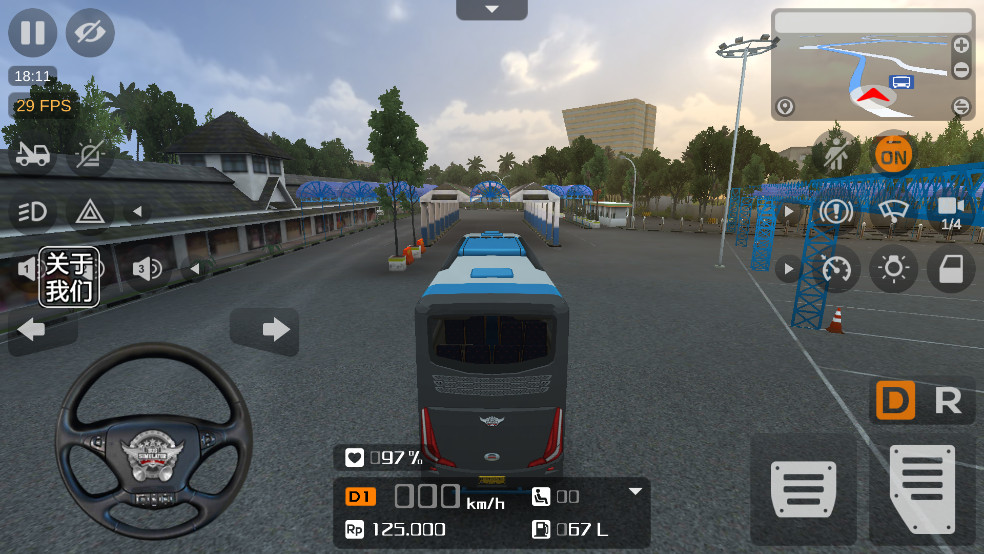
Task: Step on the brake pedal
Action: 803,490
